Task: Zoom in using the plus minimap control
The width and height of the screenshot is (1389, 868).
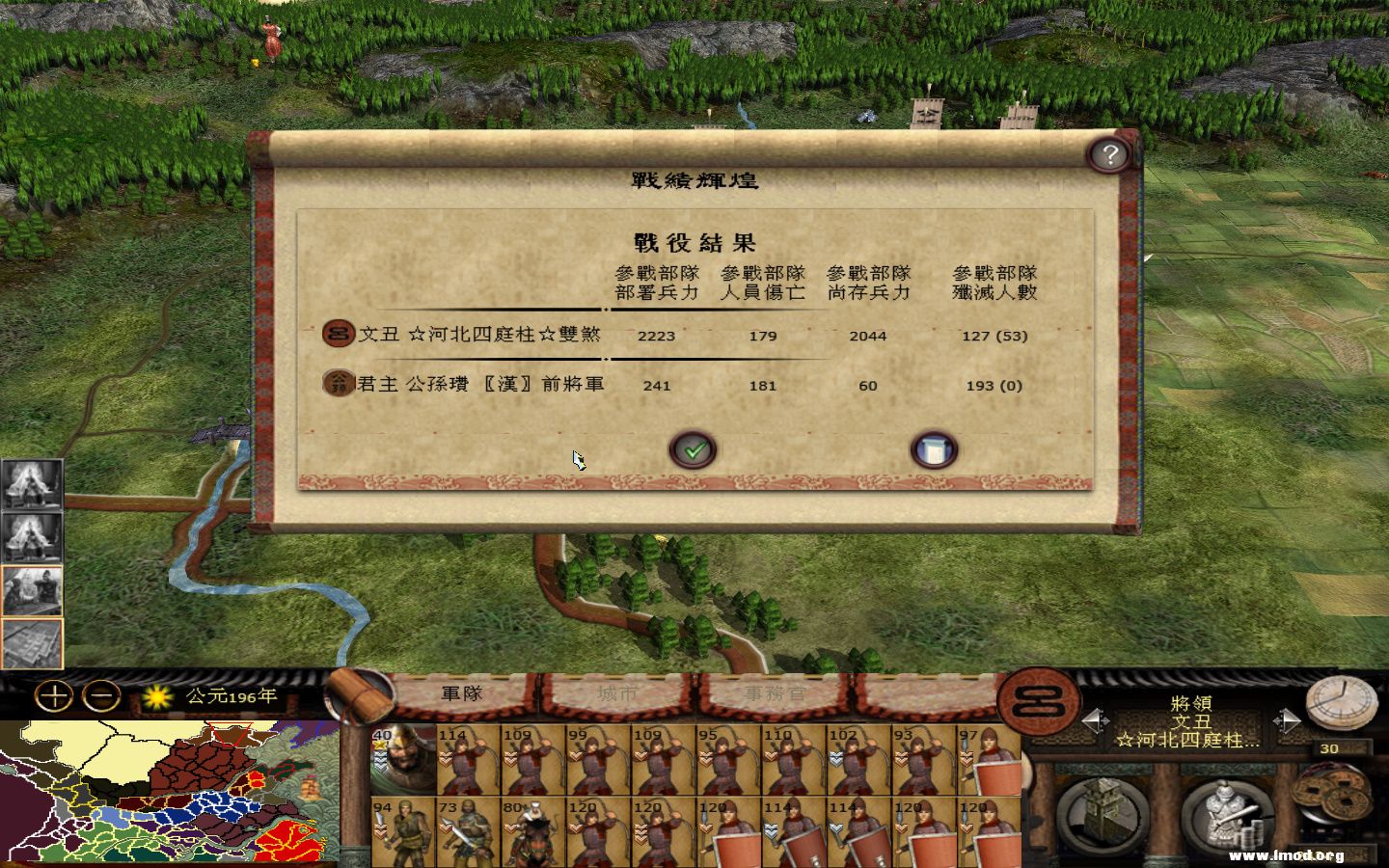Action: [x=55, y=696]
